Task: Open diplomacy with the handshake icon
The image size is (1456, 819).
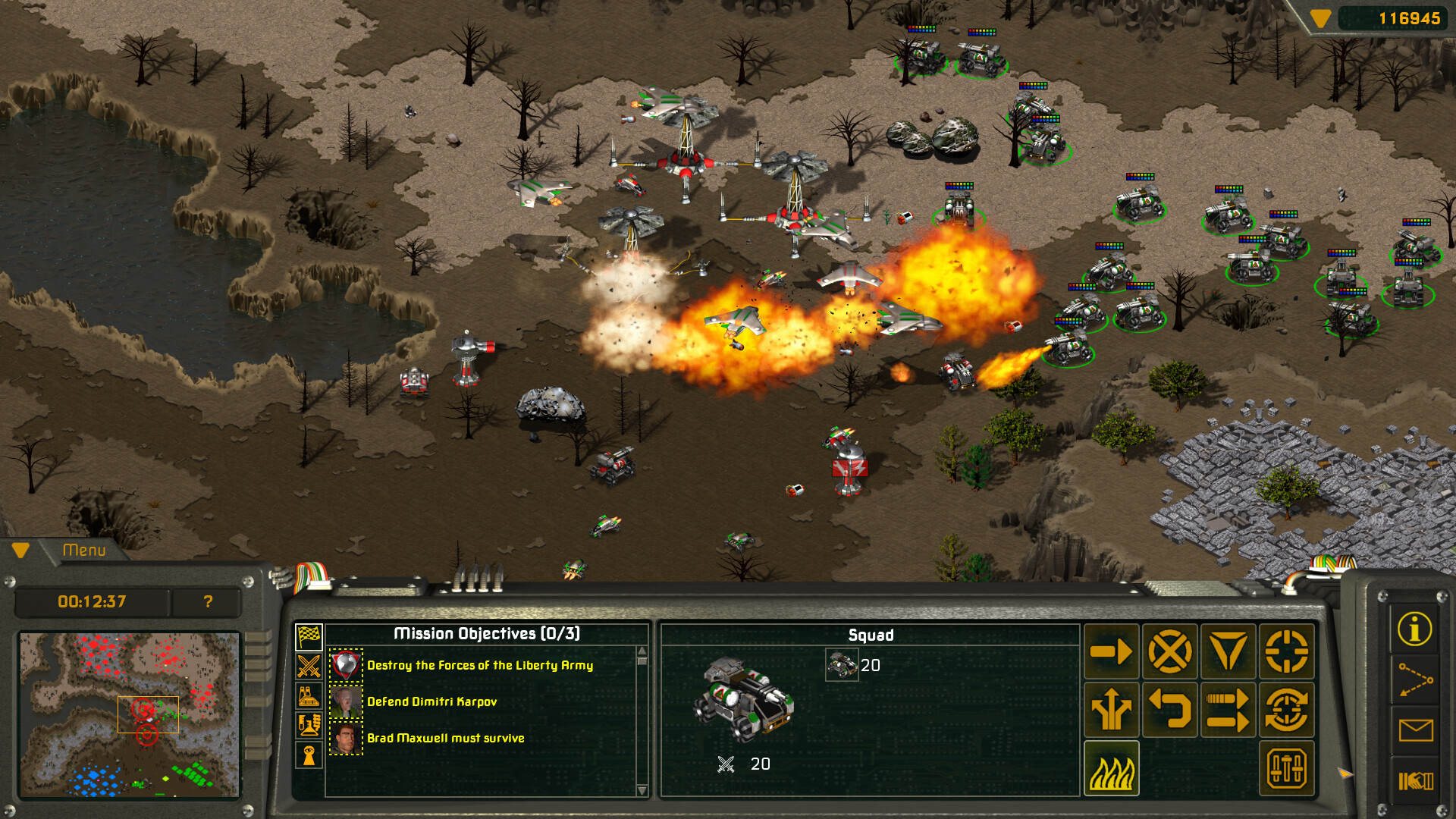Action: (x=1415, y=780)
